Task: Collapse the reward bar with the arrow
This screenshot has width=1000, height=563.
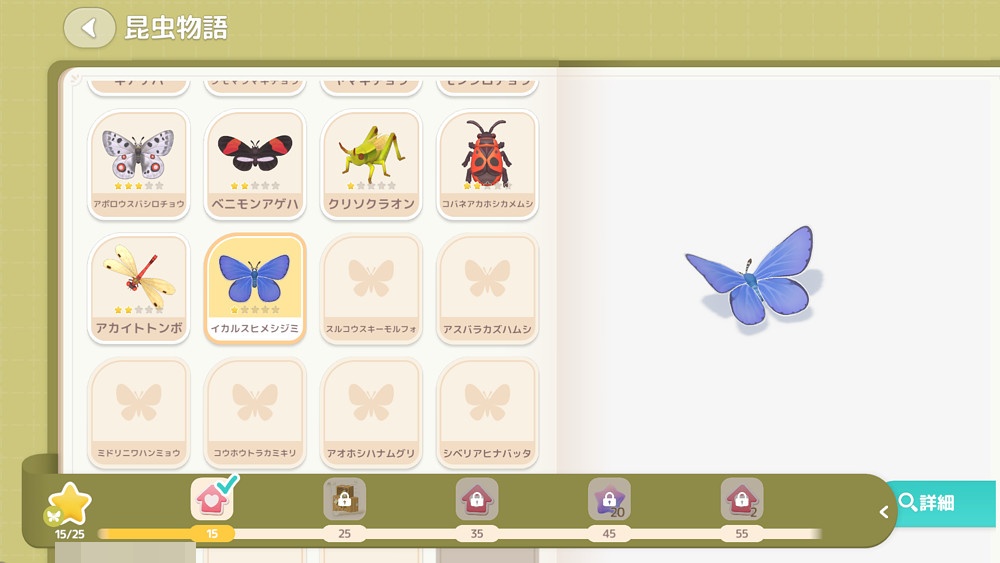Action: pos(883,512)
